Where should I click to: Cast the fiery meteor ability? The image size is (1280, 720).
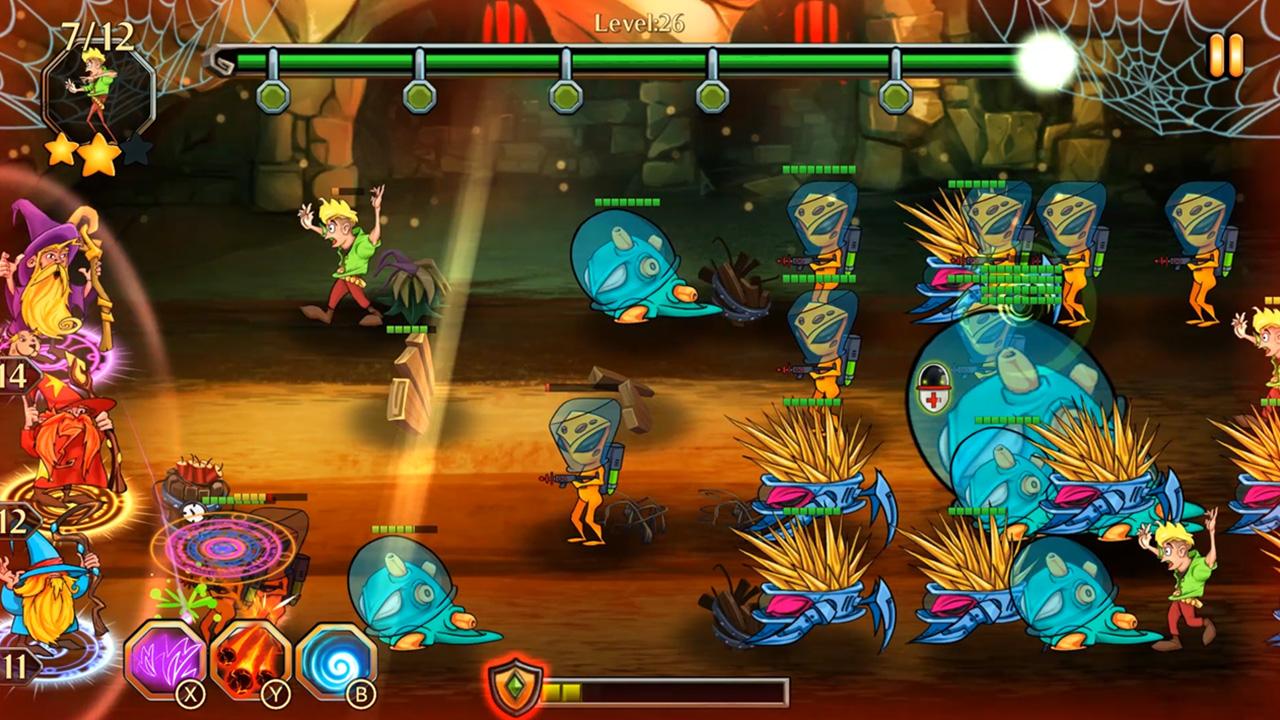pos(250,659)
